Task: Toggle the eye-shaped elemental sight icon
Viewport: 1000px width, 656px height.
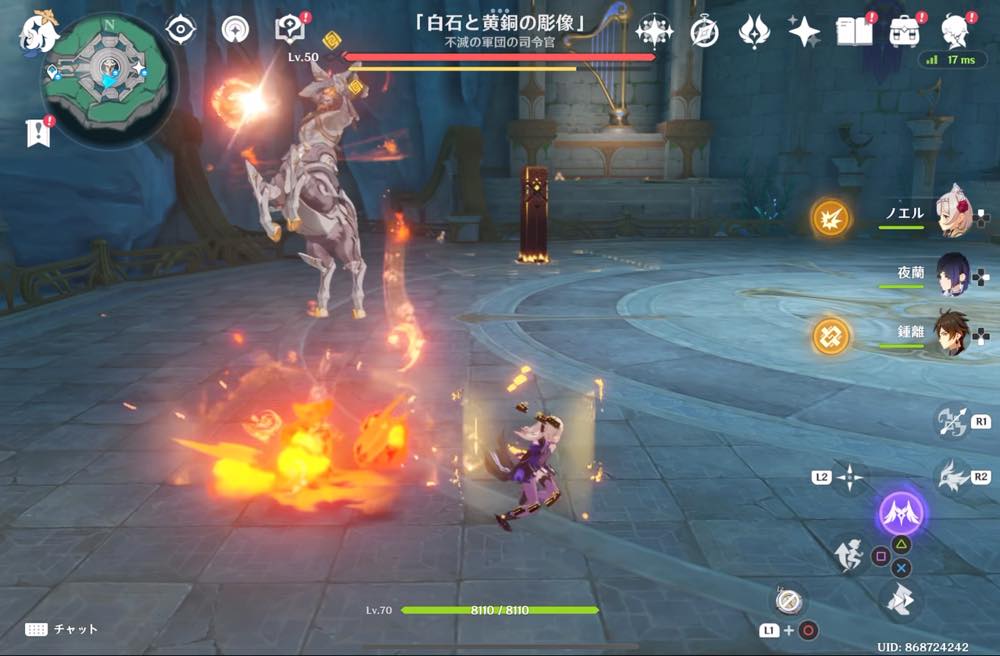Action: tap(180, 30)
